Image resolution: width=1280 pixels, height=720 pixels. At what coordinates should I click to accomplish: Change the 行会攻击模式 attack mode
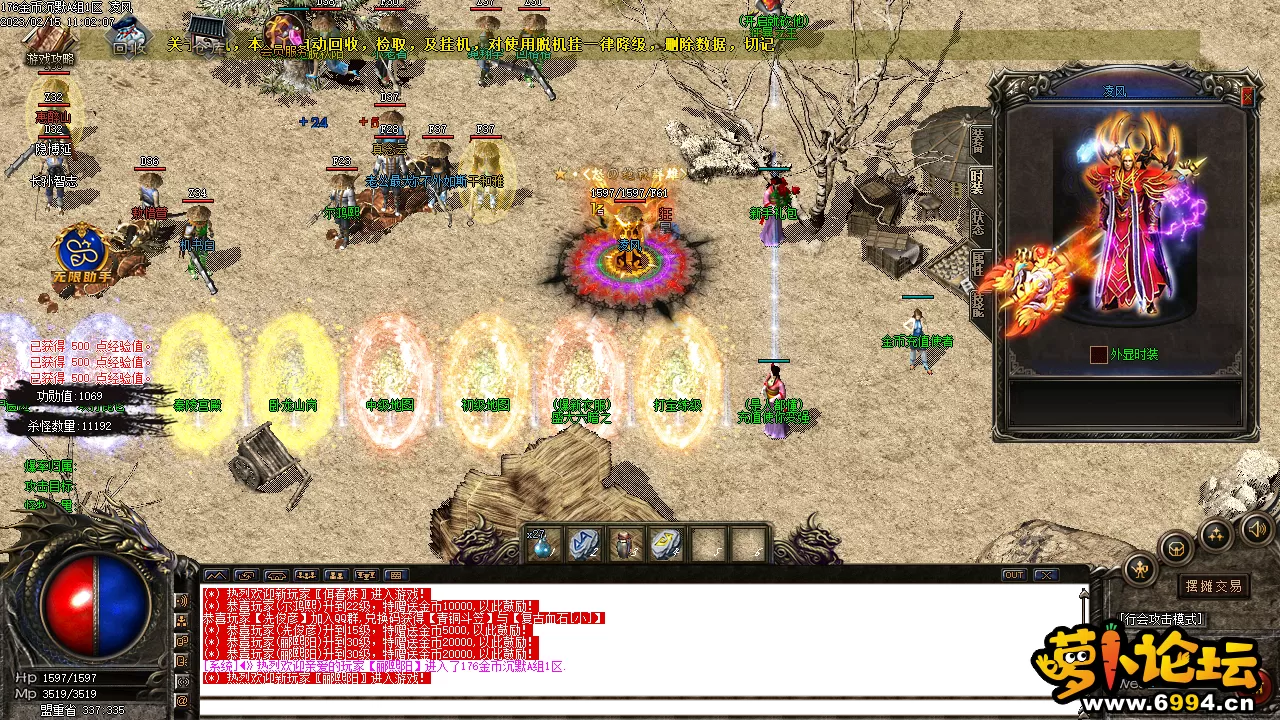pyautogui.click(x=1162, y=620)
